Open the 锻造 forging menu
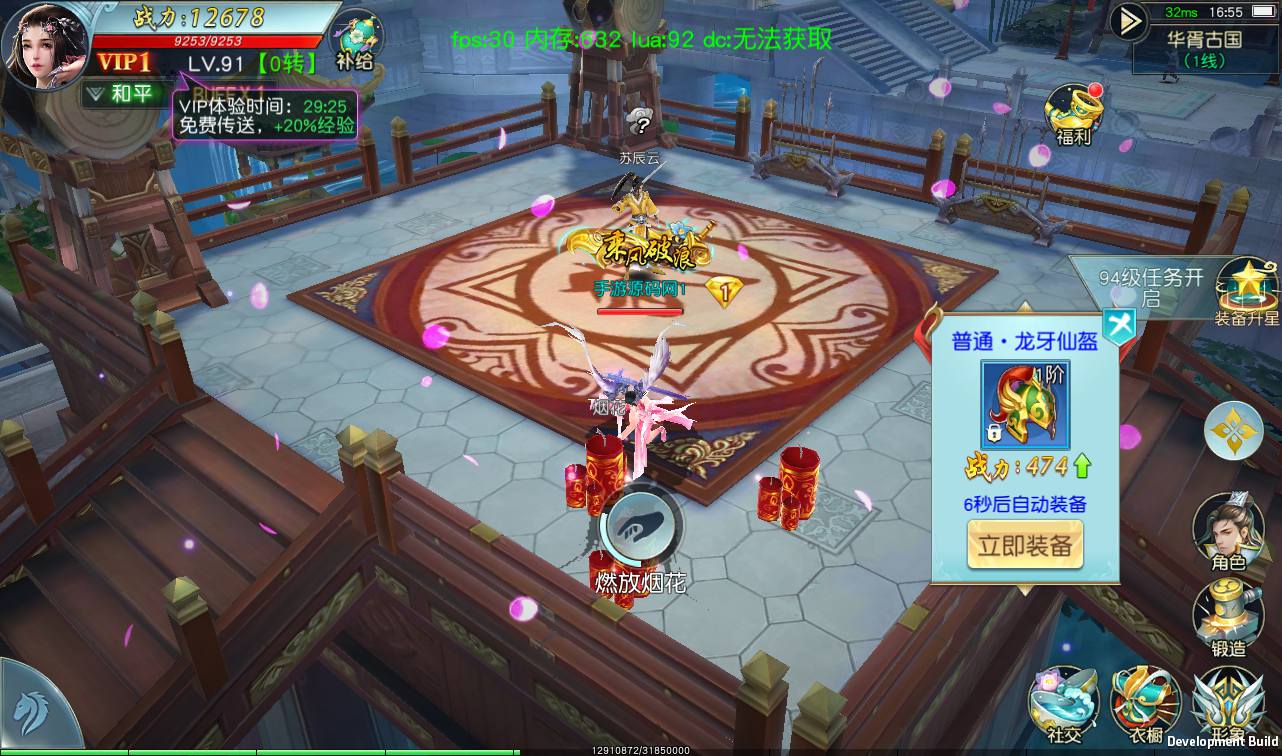Image resolution: width=1282 pixels, height=756 pixels. point(1228,618)
